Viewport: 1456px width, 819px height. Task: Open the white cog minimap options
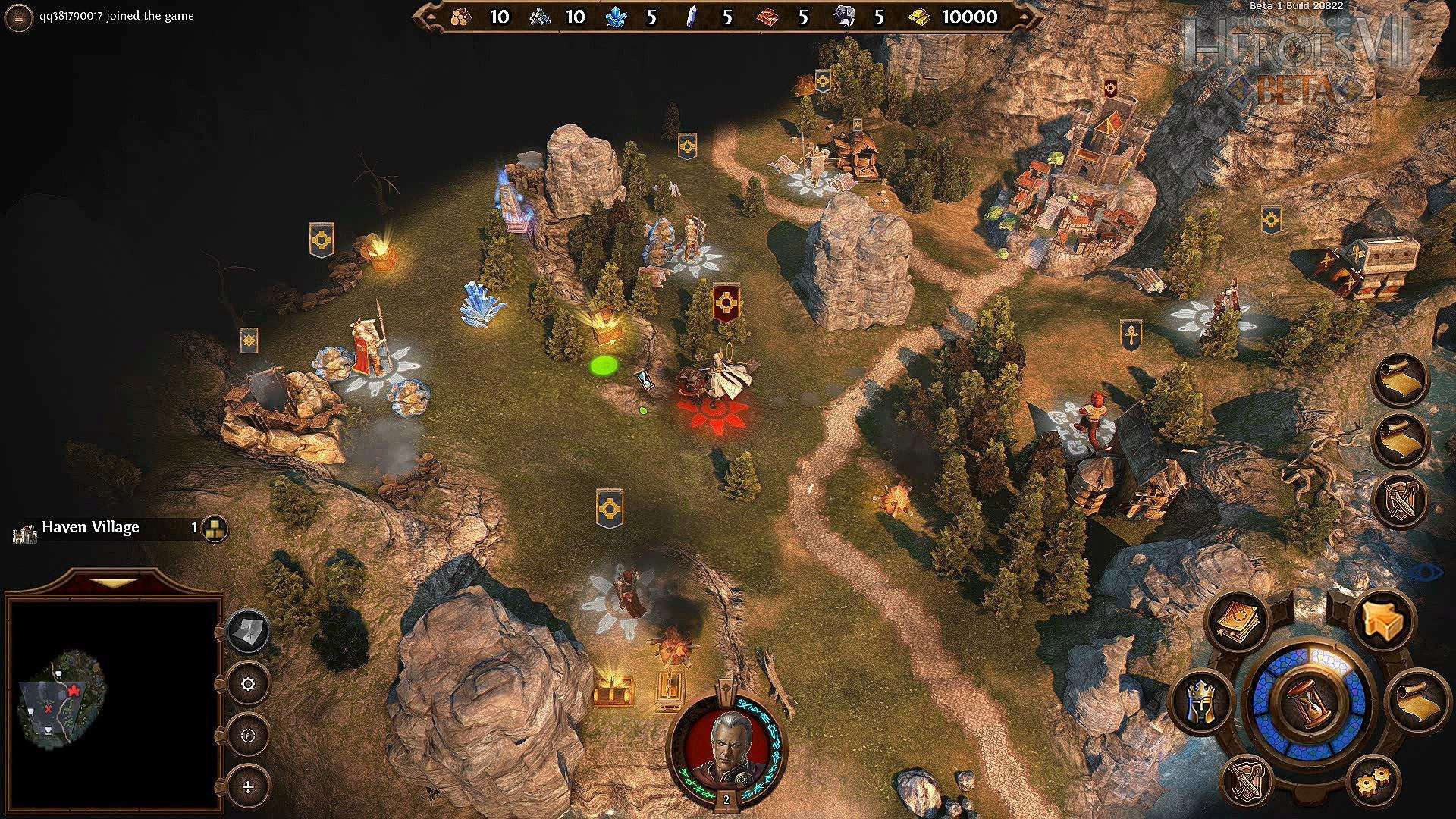[248, 684]
